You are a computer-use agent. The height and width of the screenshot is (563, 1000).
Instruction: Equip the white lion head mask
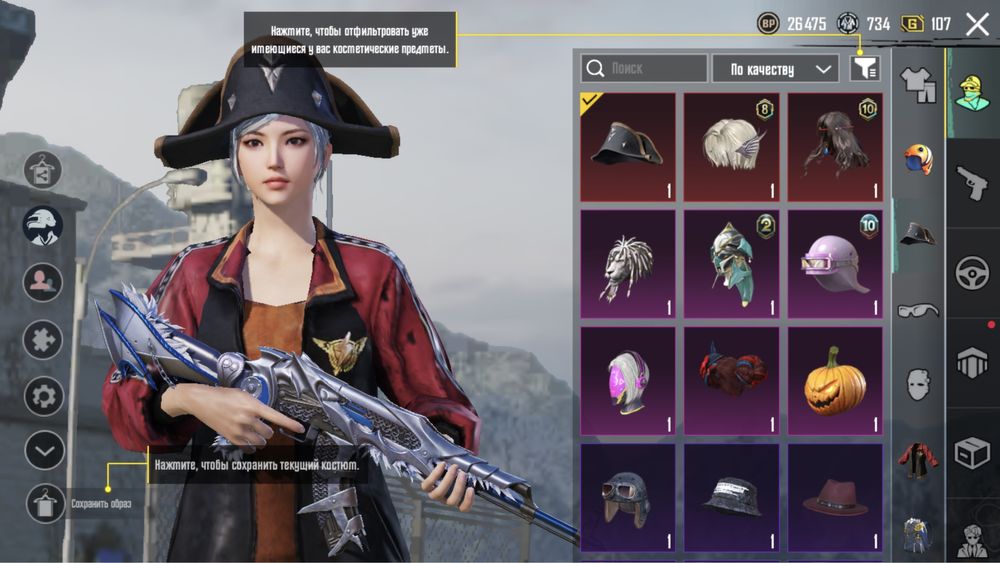click(627, 264)
